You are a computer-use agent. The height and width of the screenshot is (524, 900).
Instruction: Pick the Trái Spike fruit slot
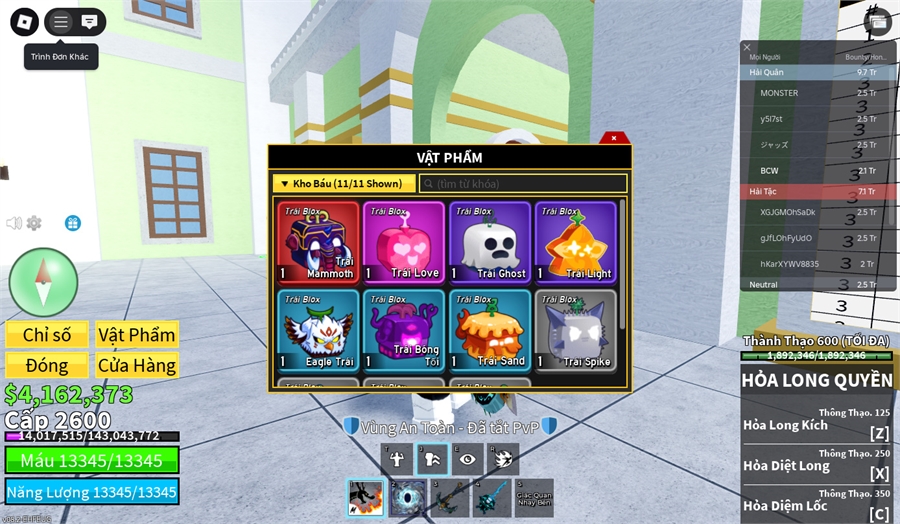point(575,330)
